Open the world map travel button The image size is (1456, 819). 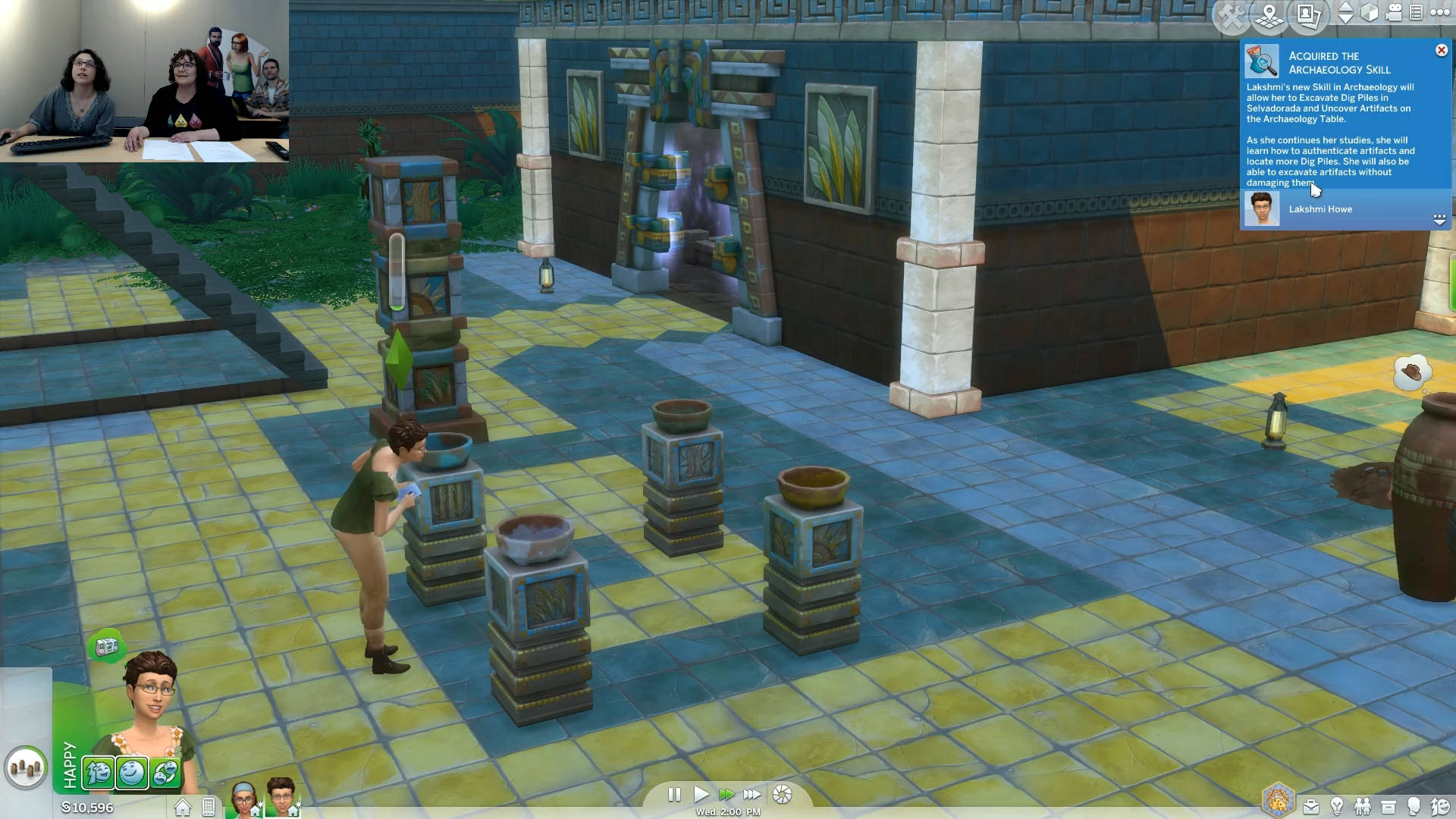click(x=1269, y=16)
